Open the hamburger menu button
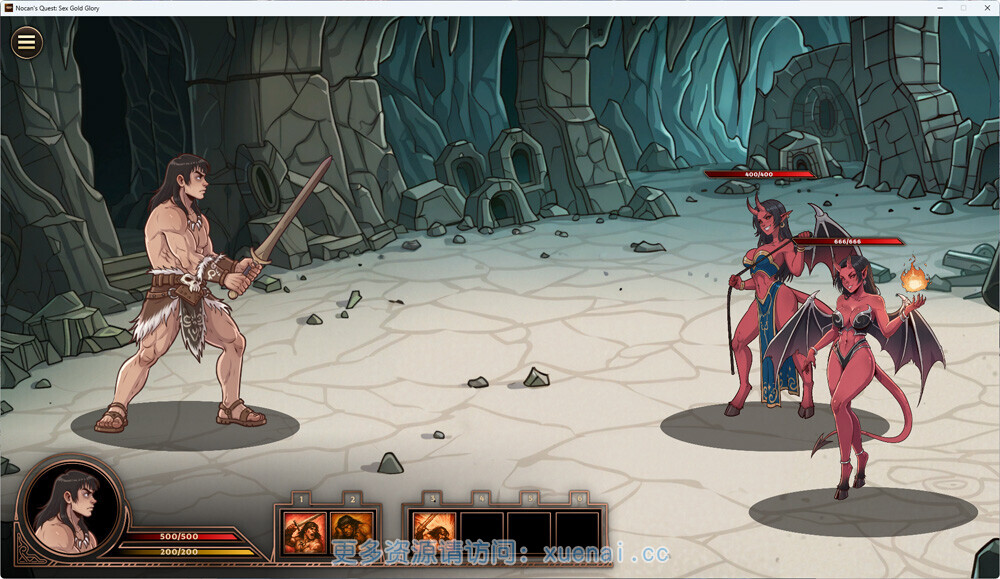 (x=27, y=42)
